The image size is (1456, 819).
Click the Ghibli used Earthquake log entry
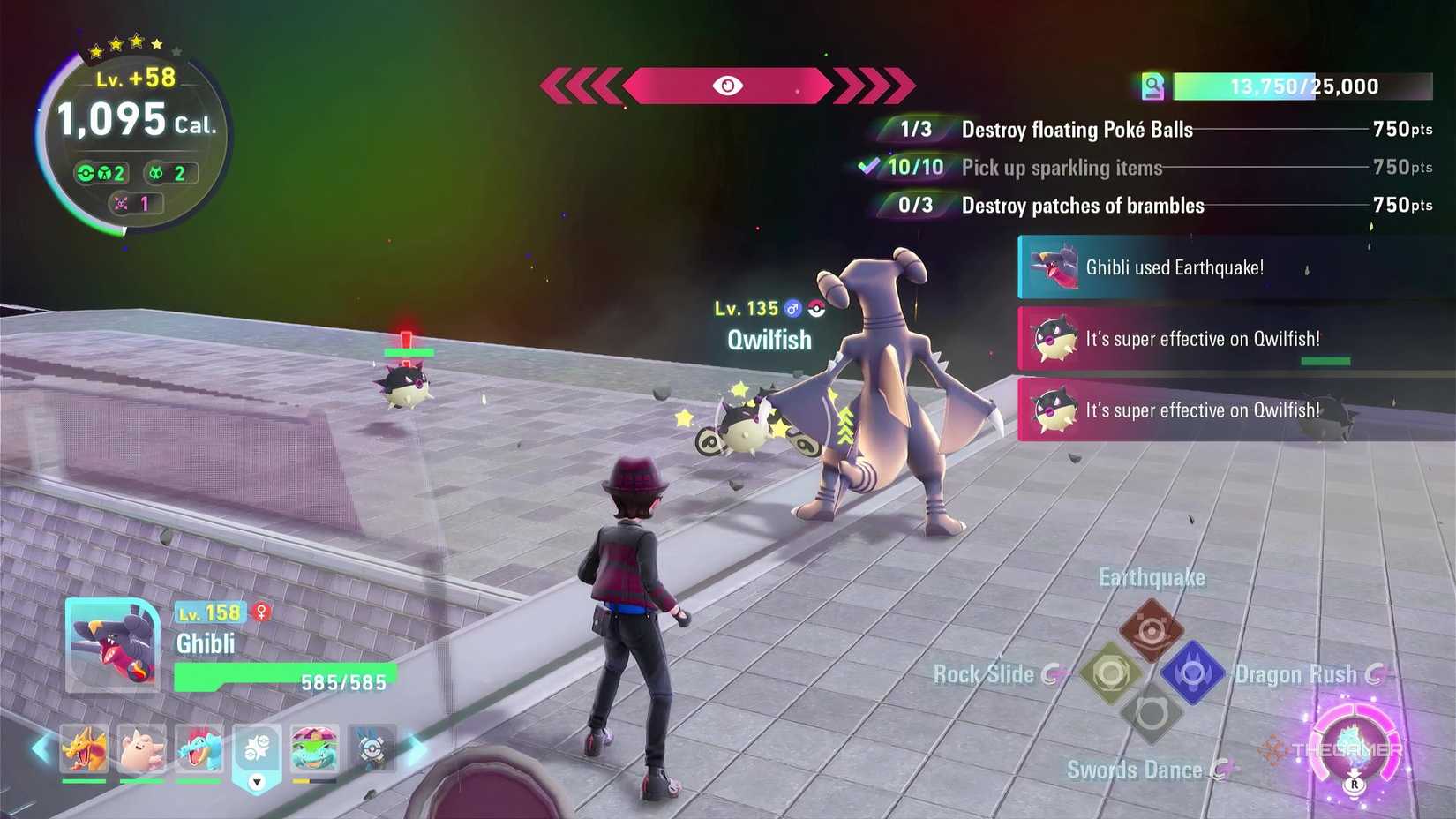[1174, 267]
